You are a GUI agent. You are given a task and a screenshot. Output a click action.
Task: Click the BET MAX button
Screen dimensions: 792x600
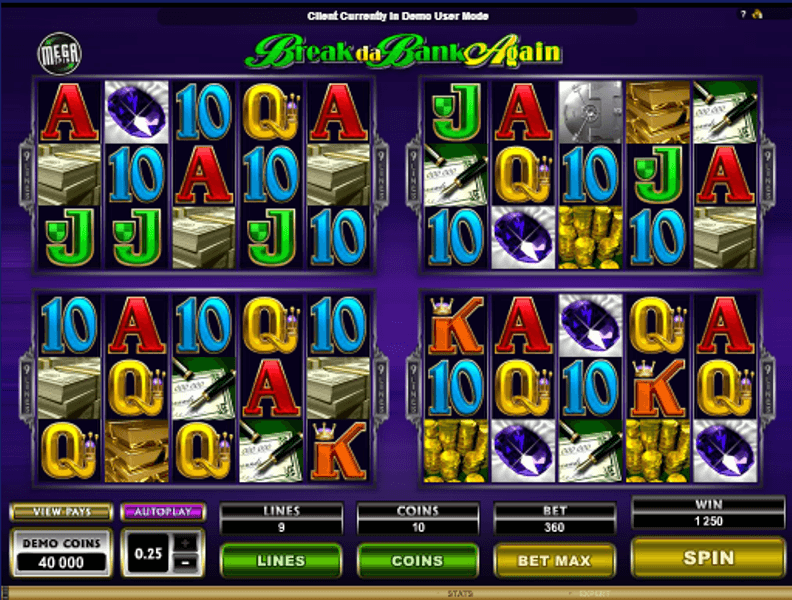click(554, 560)
